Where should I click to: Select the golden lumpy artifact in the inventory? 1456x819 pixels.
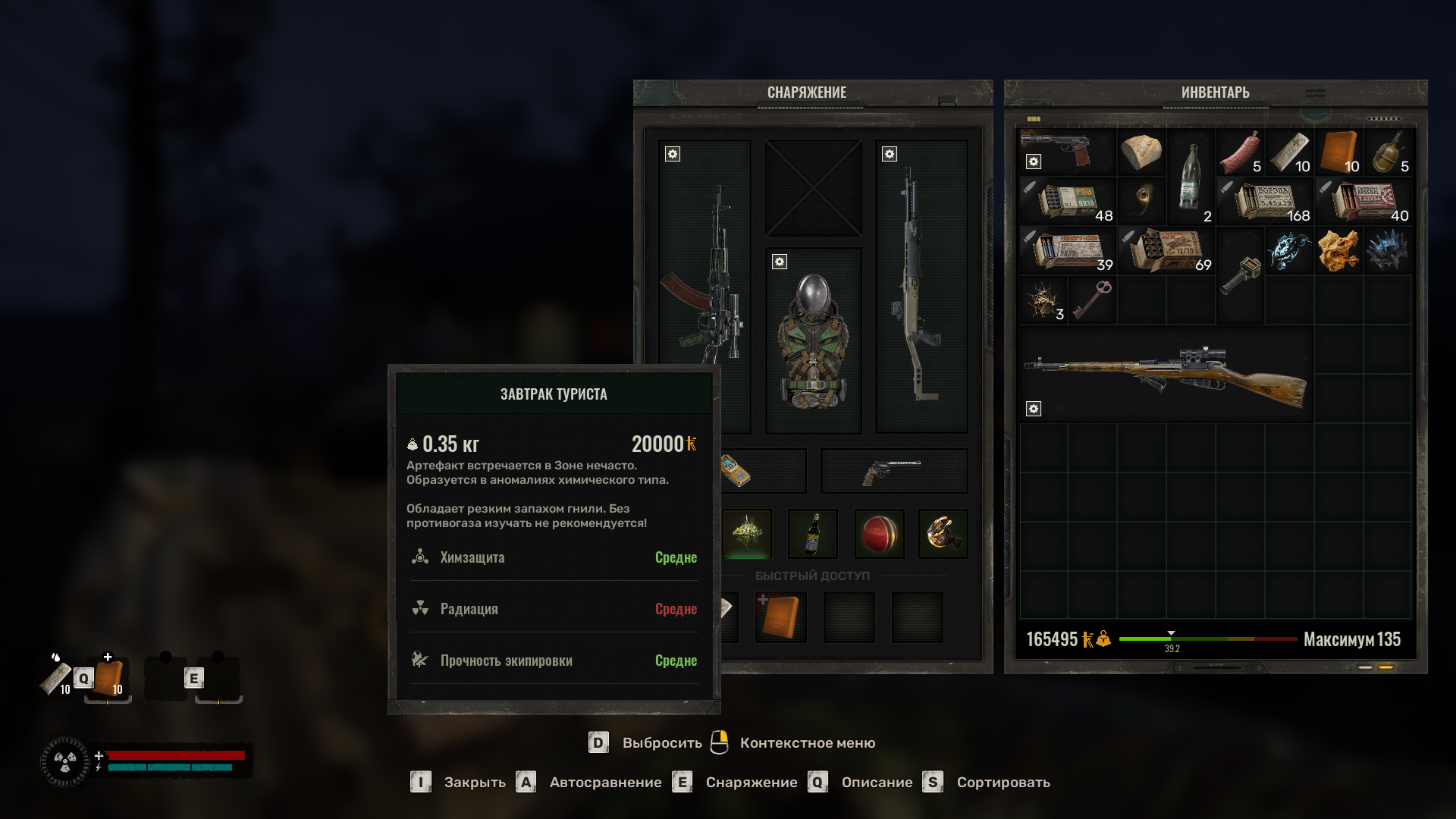tap(1338, 250)
